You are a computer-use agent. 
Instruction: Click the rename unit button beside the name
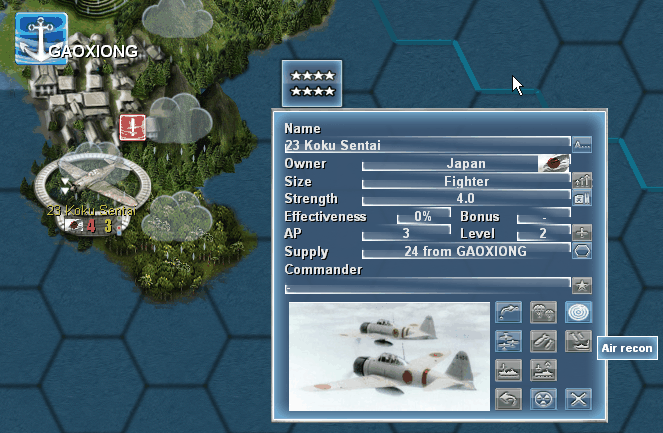(582, 145)
